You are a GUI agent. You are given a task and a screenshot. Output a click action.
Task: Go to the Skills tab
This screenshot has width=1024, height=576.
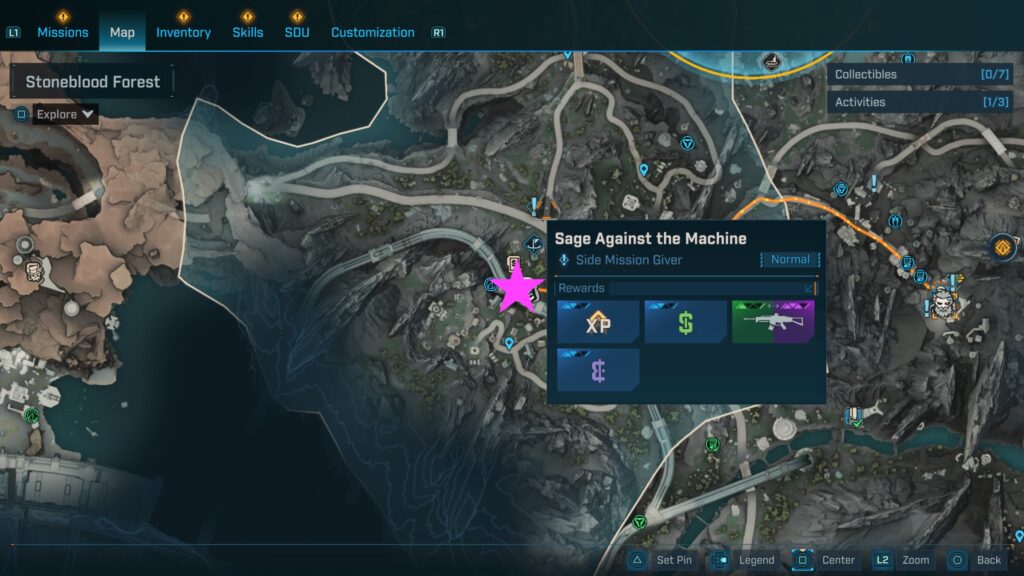click(x=248, y=32)
